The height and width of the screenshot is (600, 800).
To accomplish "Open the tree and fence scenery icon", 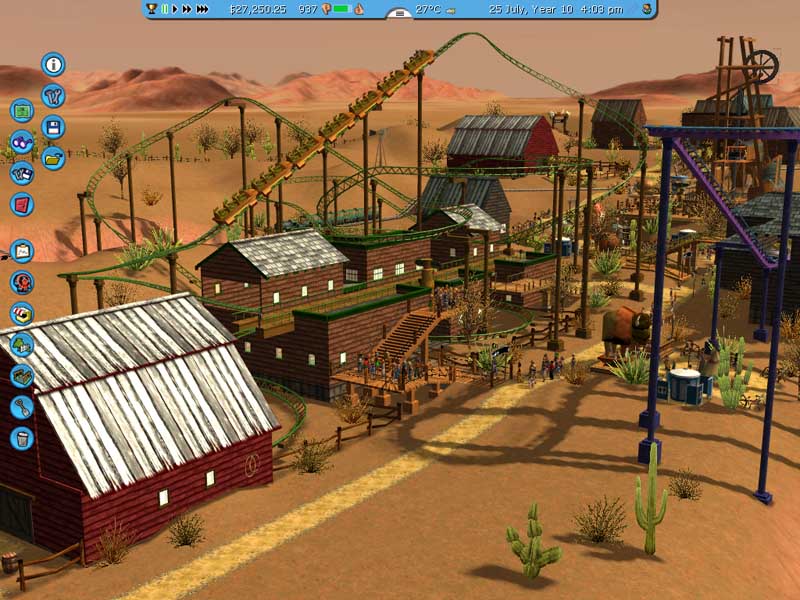I will point(22,344).
